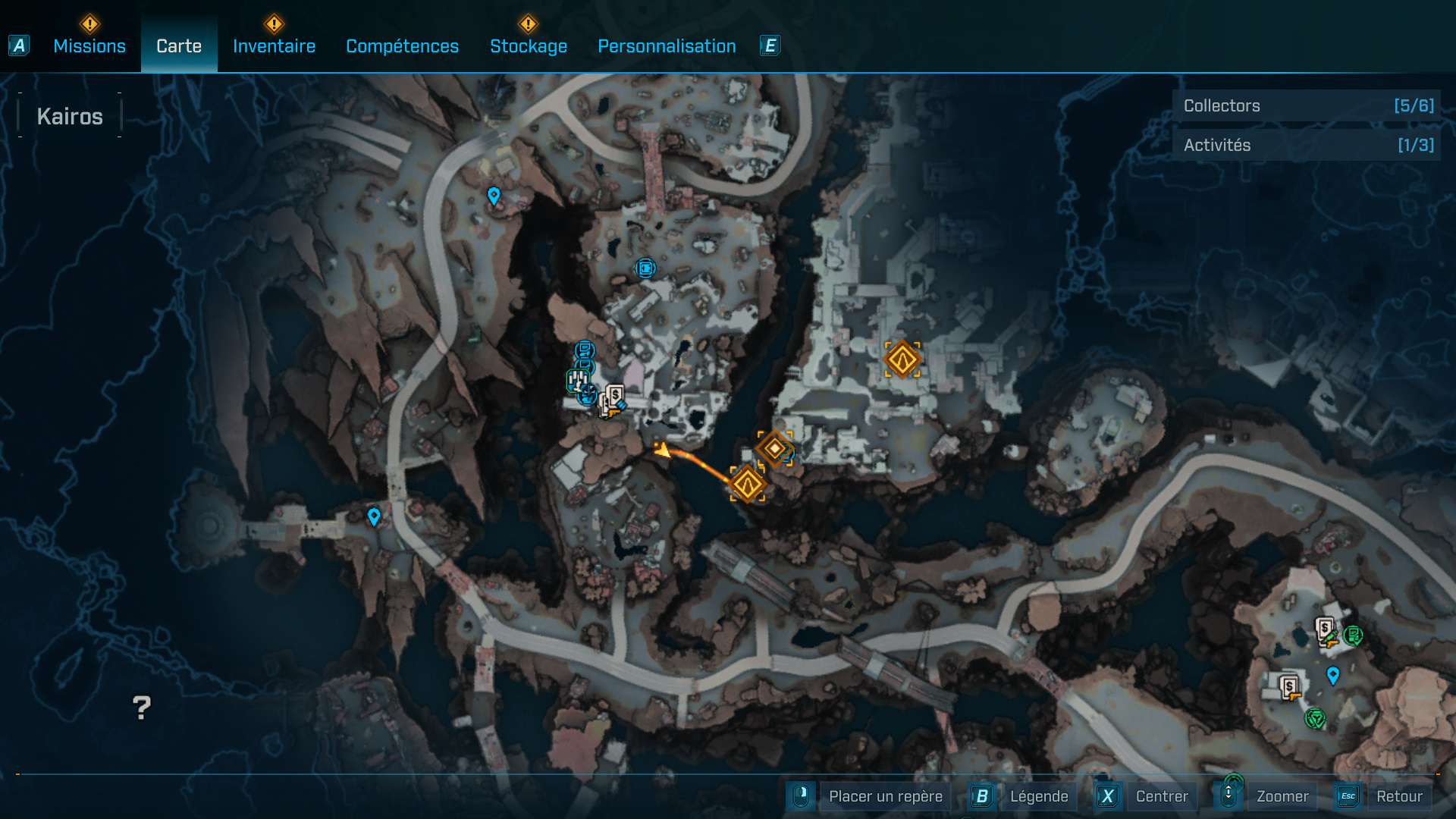Select the blue circular marker north of the town
The height and width of the screenshot is (819, 1456).
click(645, 267)
